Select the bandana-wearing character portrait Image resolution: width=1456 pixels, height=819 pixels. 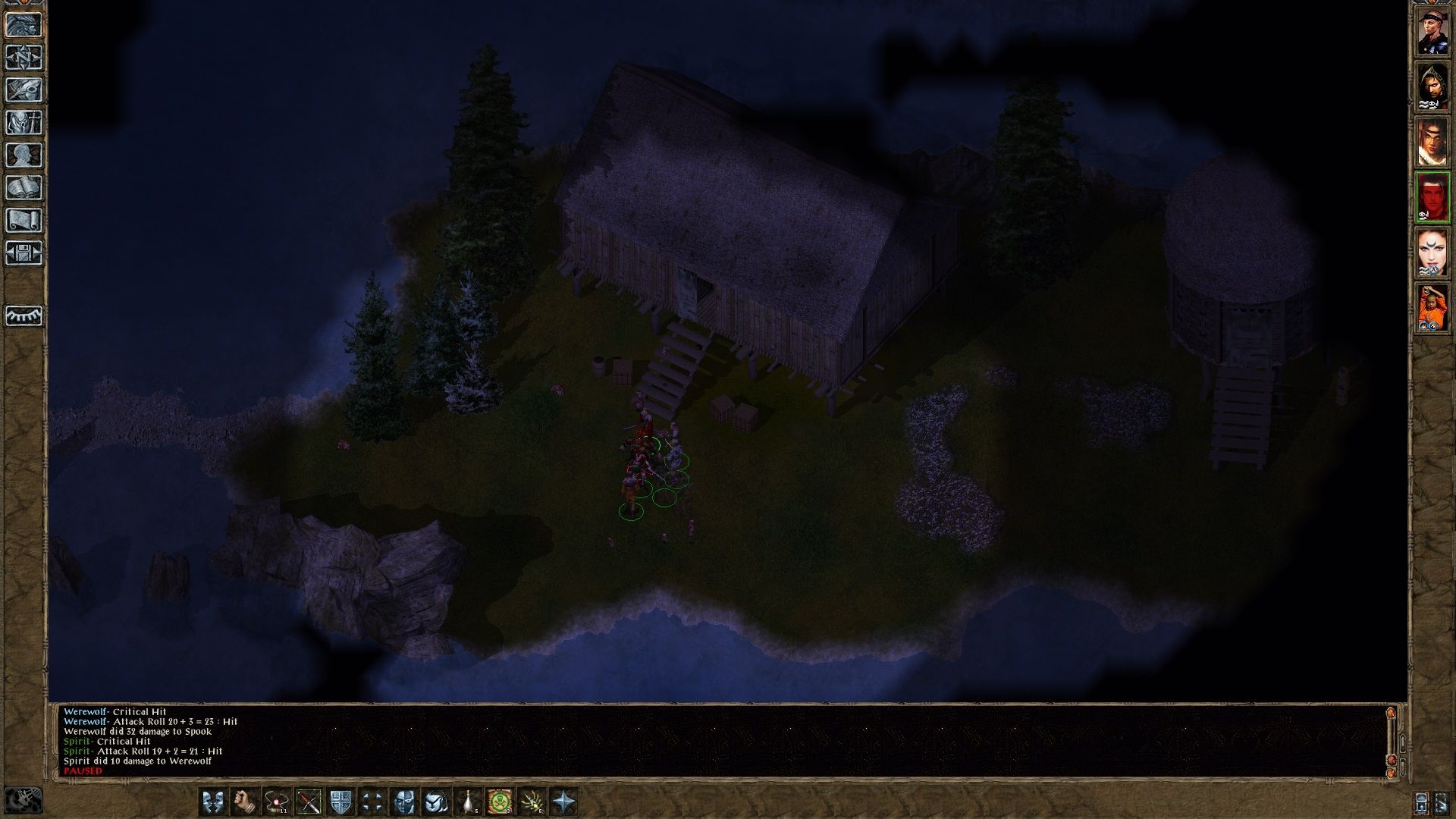(1432, 32)
